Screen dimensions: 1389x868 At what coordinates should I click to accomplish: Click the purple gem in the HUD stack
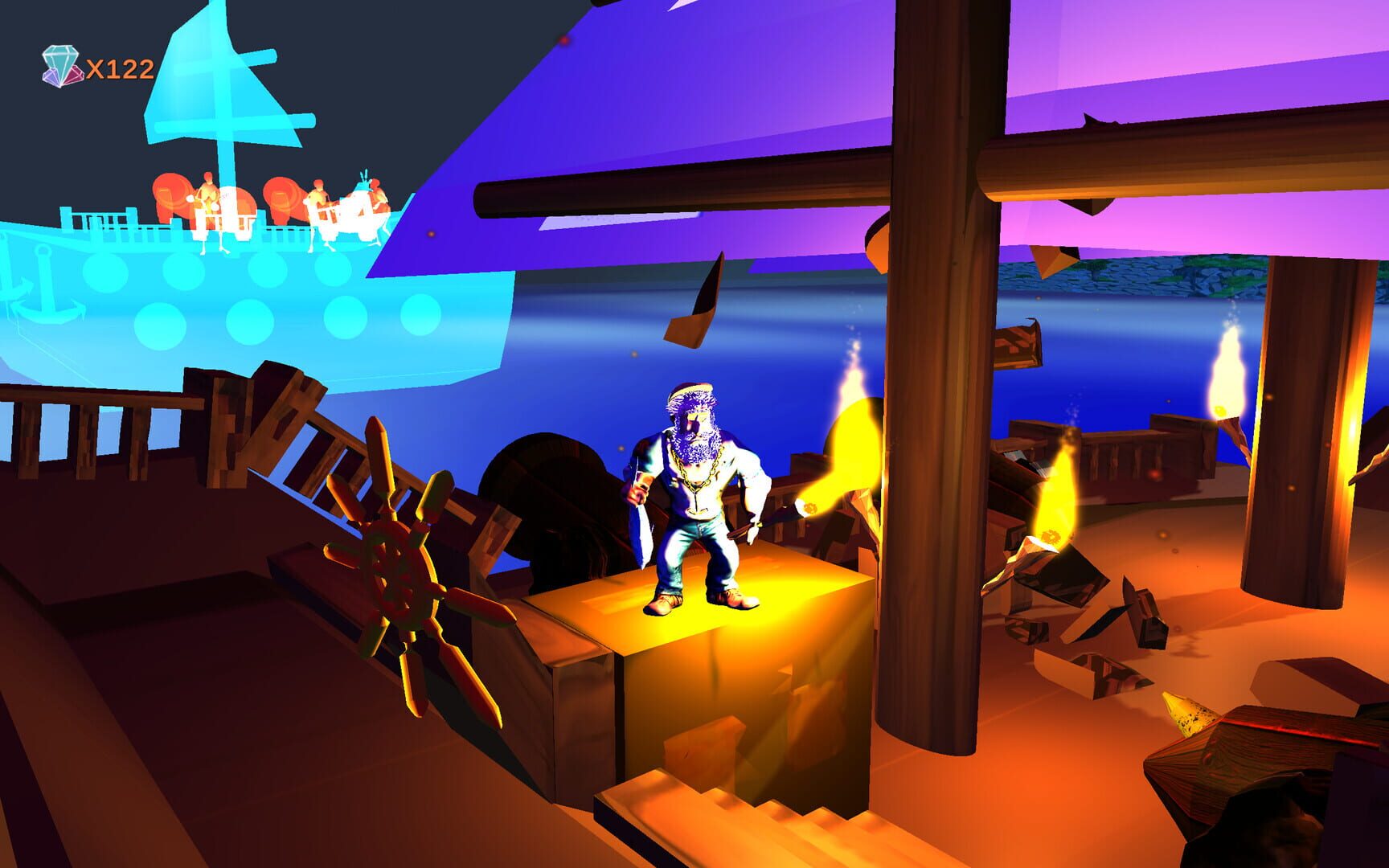click(51, 77)
